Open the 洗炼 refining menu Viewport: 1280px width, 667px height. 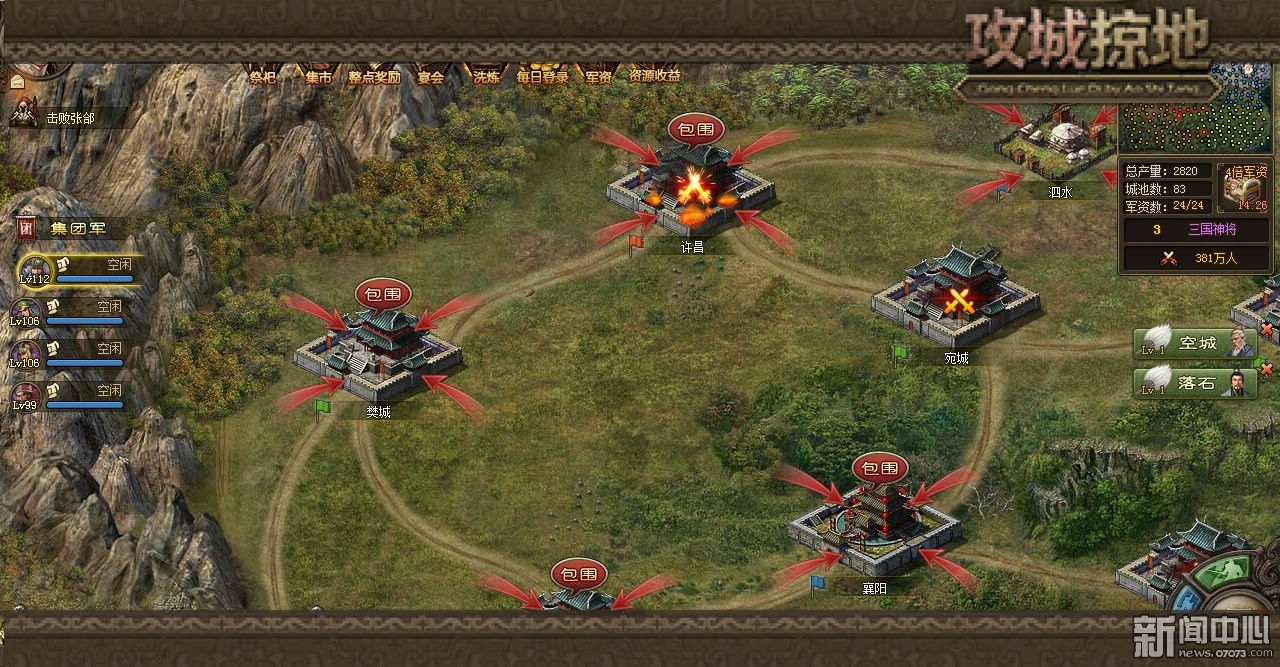[x=487, y=75]
